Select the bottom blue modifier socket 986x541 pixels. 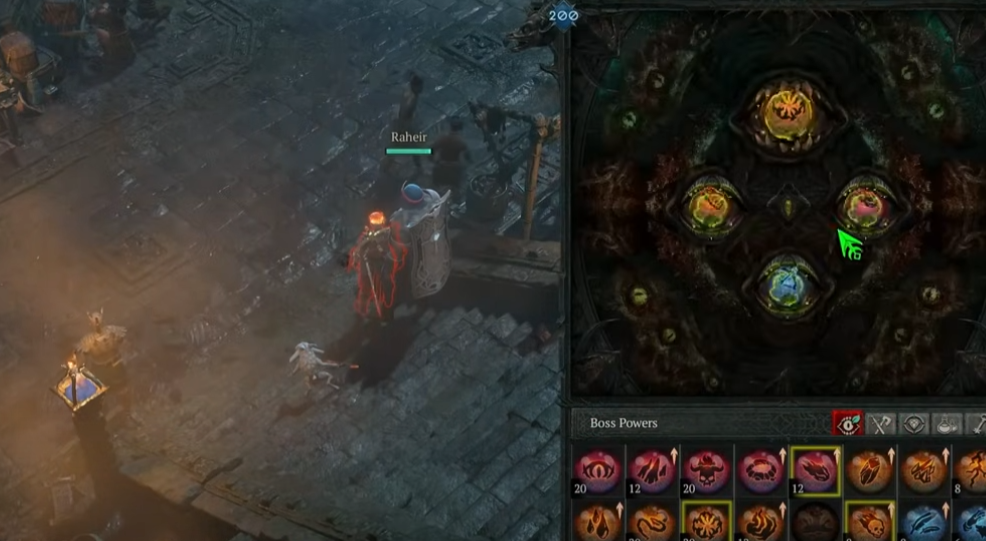coord(787,283)
